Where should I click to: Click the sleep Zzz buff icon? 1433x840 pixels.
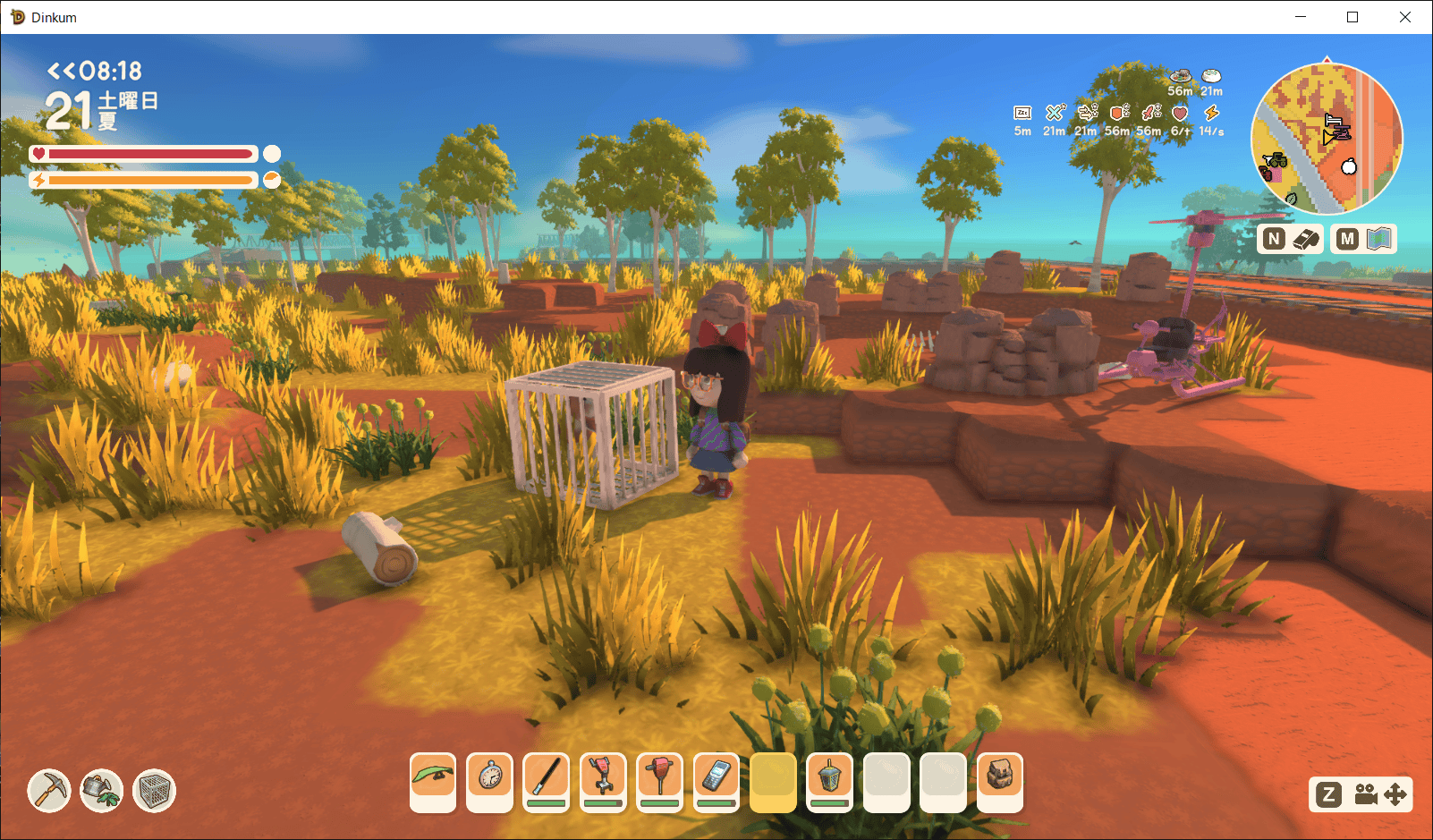[x=1022, y=114]
